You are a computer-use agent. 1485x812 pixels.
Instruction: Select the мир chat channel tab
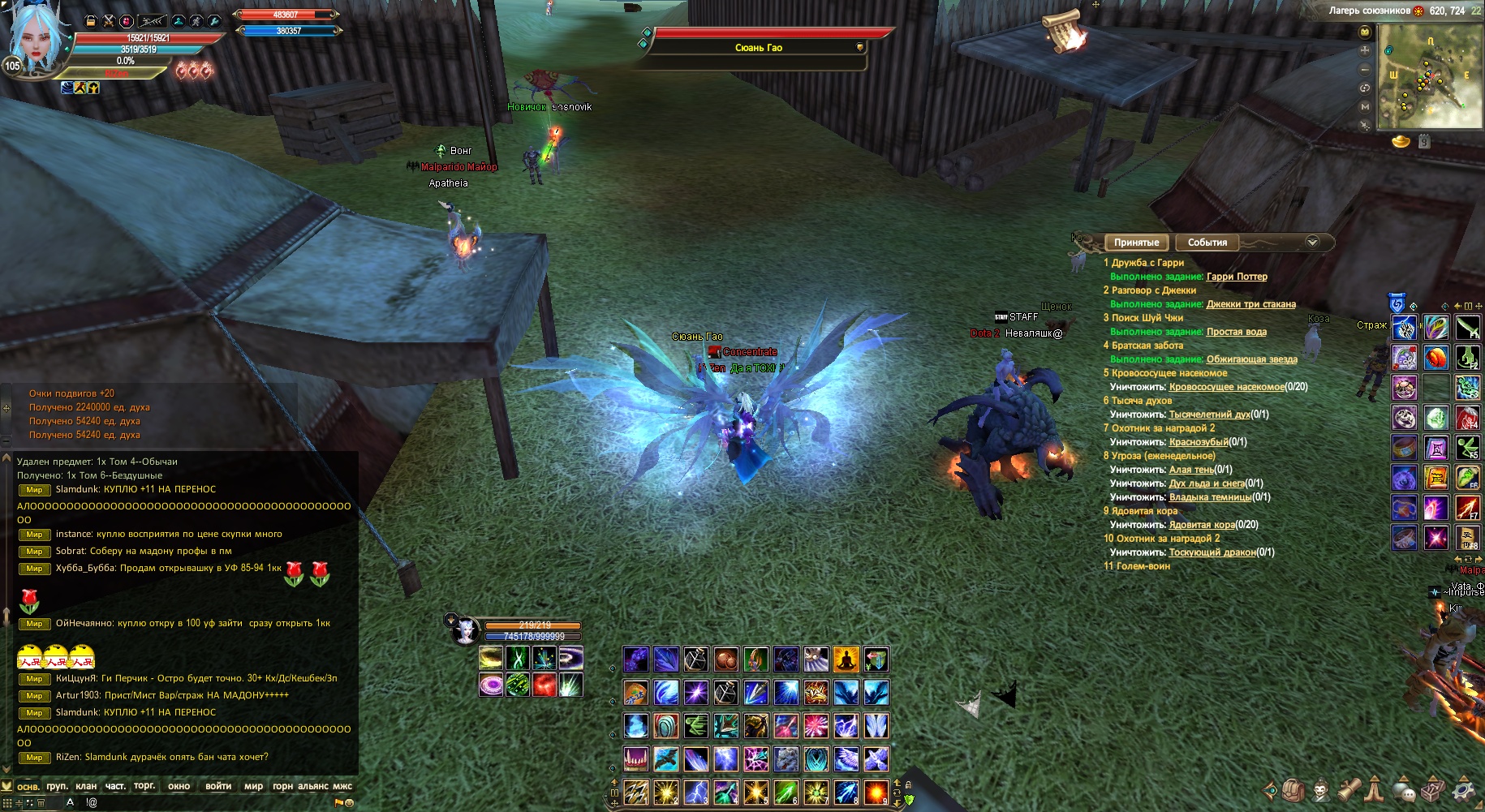click(253, 786)
